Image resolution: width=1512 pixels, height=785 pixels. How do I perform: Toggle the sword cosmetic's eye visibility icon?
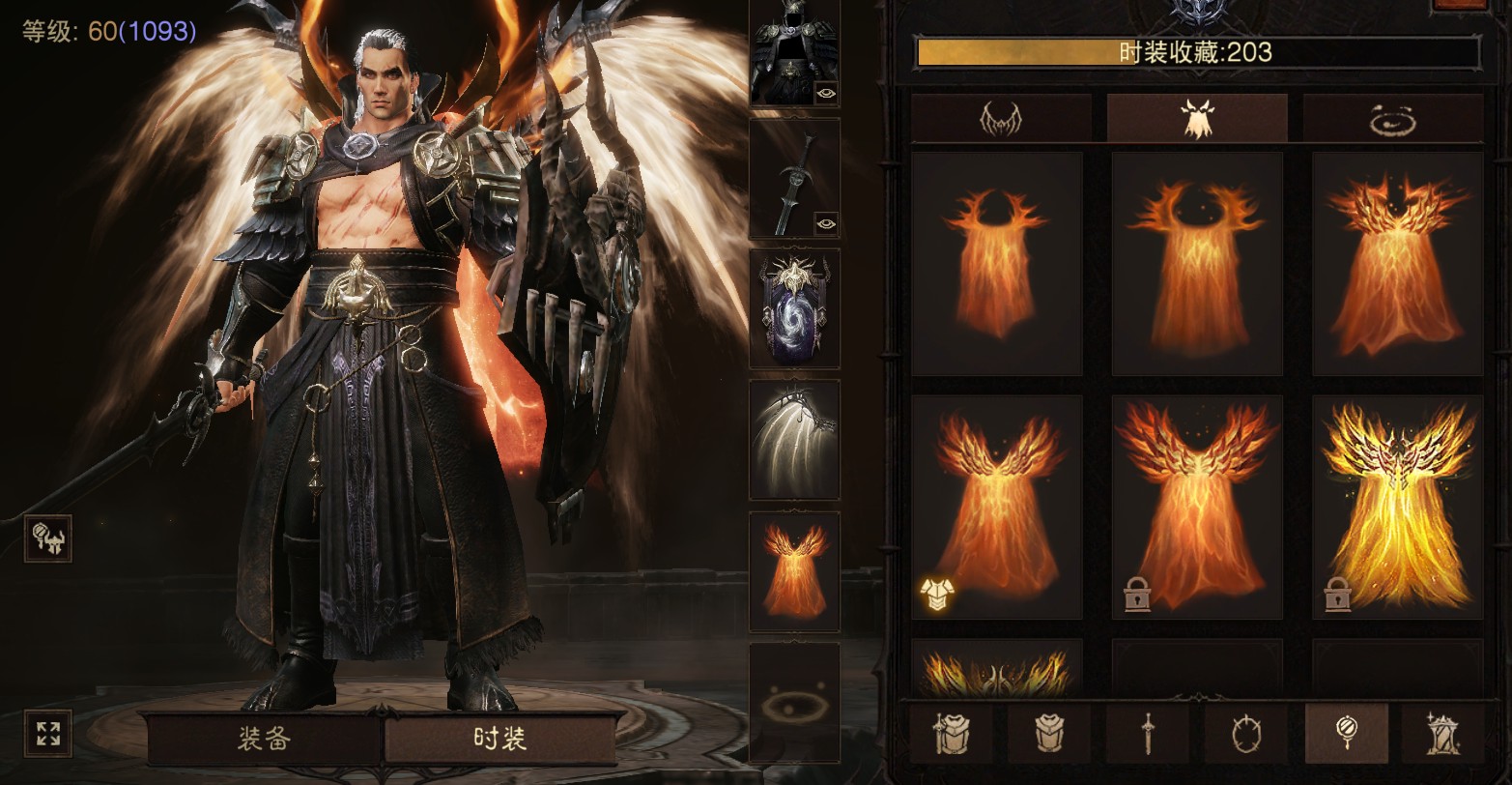[826, 223]
